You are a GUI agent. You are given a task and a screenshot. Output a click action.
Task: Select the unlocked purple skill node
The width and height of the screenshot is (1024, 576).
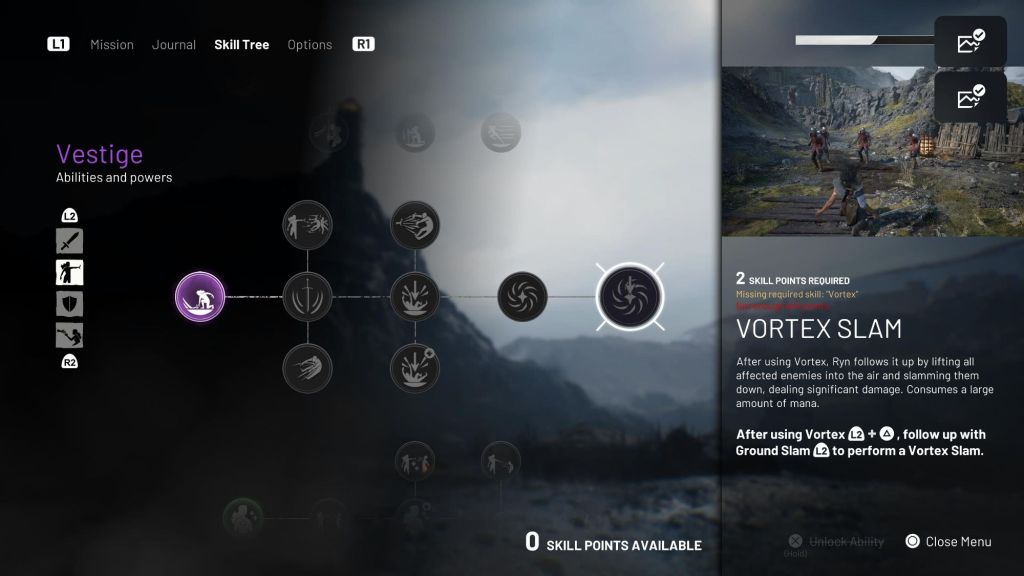(x=200, y=297)
